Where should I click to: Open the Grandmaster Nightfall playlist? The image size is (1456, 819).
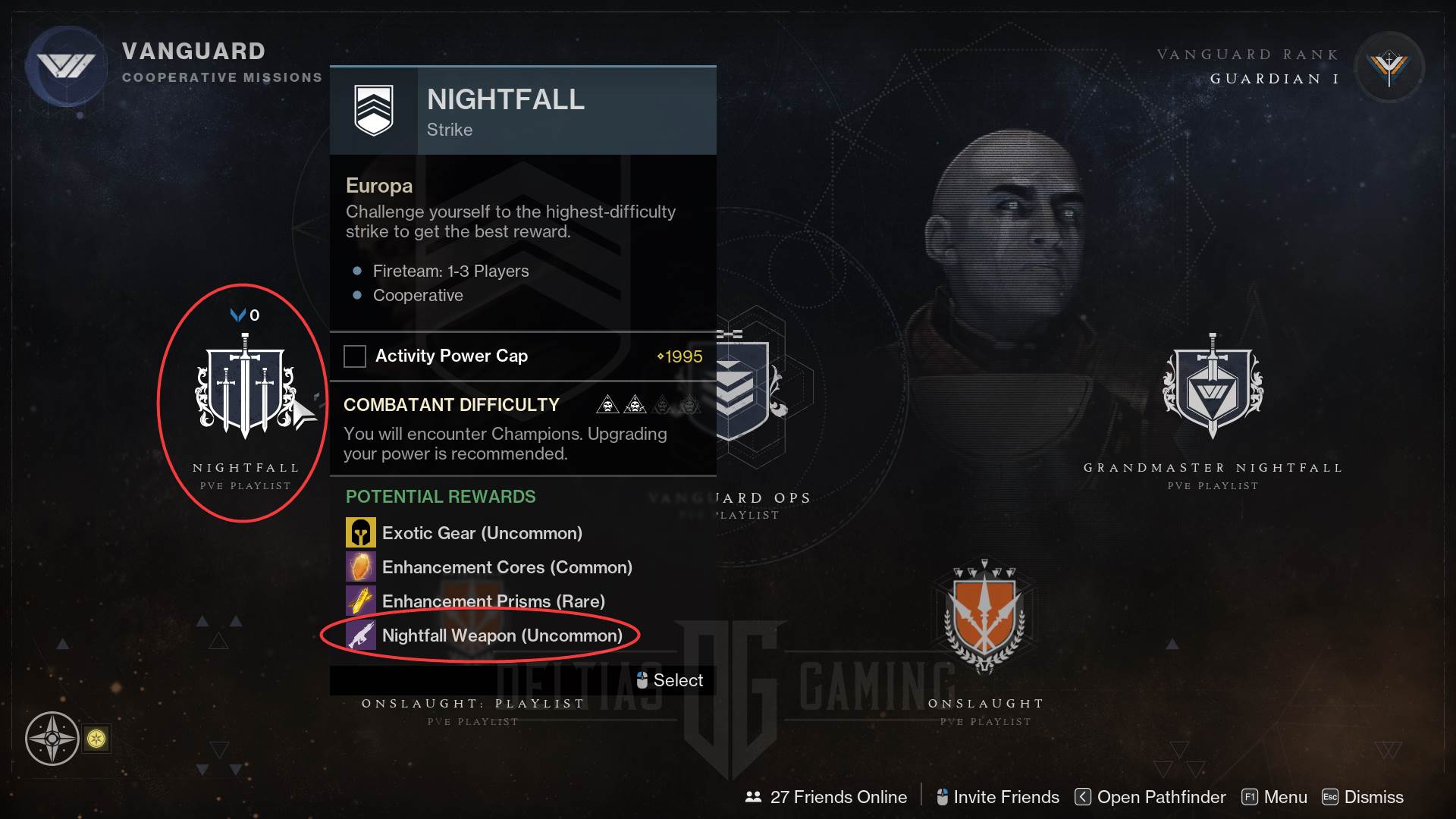(1212, 387)
